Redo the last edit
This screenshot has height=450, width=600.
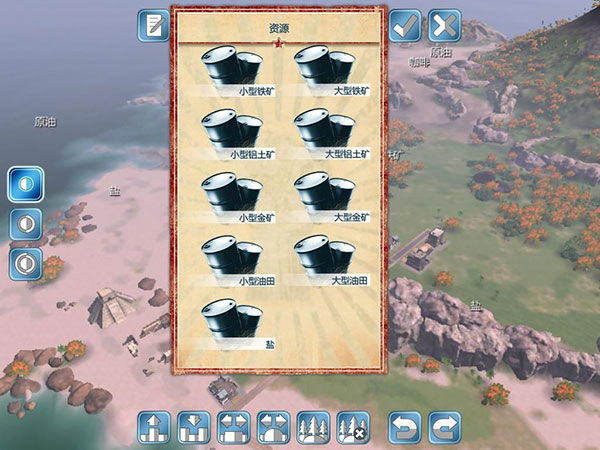tap(444, 427)
